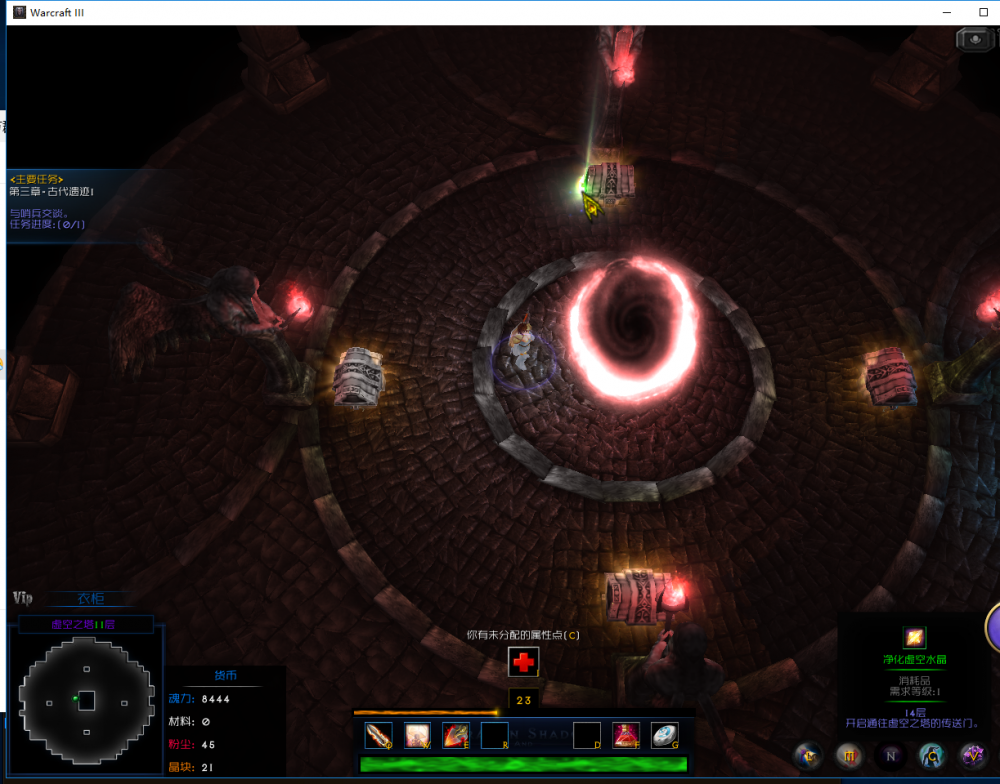
Task: Click on the circular tower minimap
Action: pos(86,700)
